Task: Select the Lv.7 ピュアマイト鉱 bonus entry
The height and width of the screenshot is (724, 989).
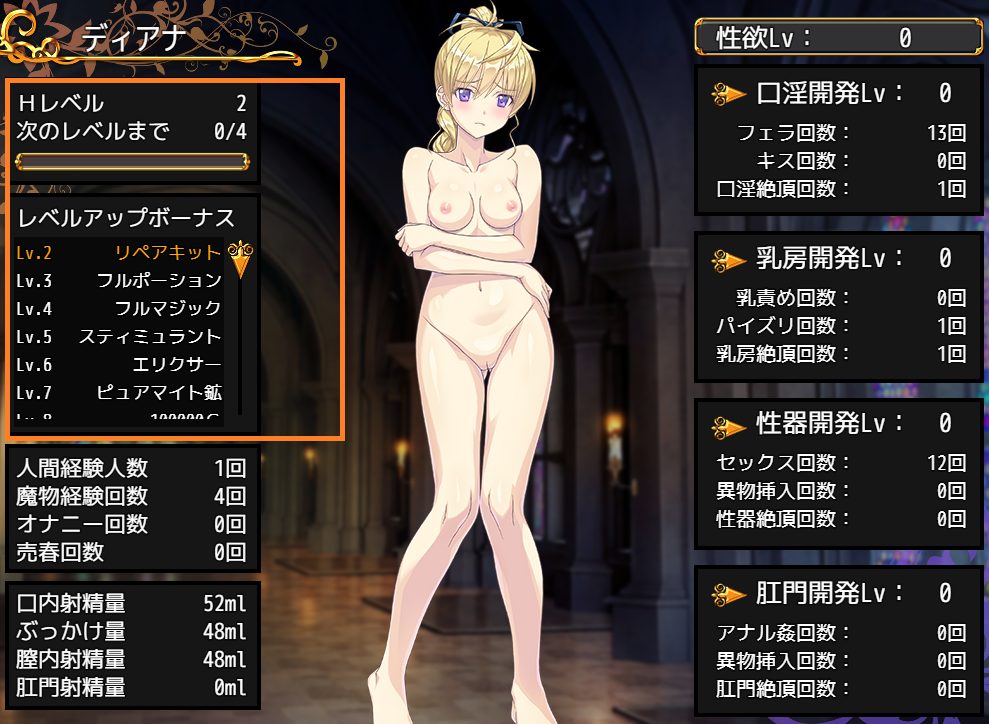Action: 120,392
